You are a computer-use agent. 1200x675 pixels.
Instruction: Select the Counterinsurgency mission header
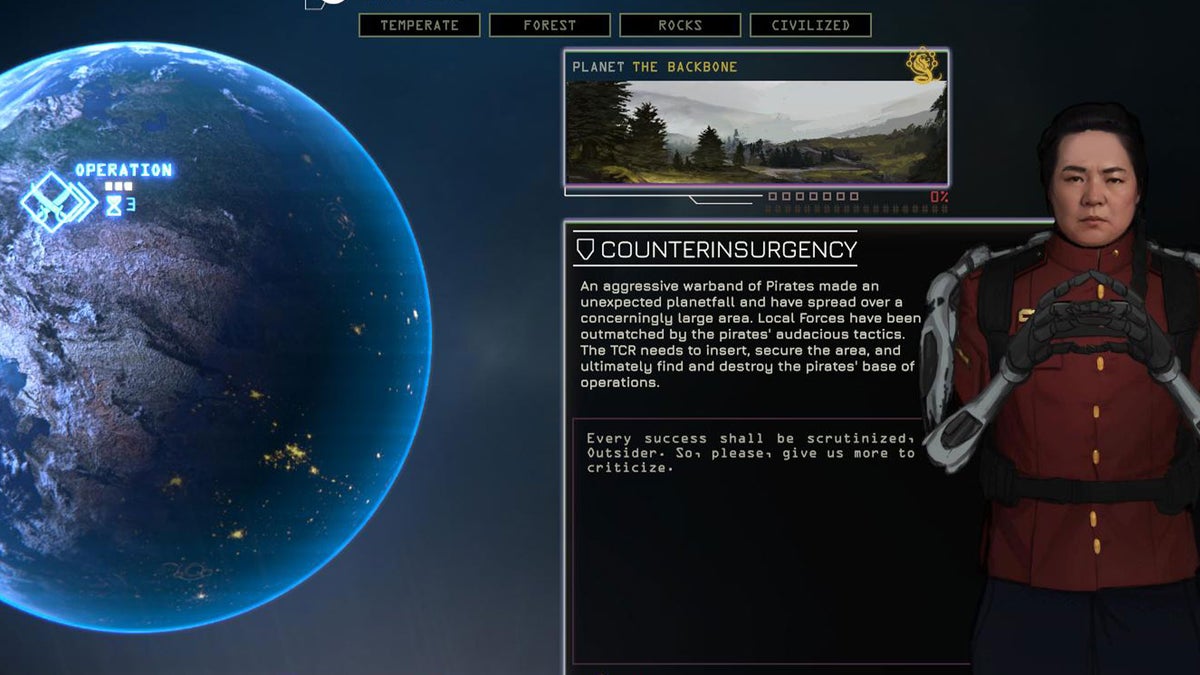pyautogui.click(x=716, y=249)
